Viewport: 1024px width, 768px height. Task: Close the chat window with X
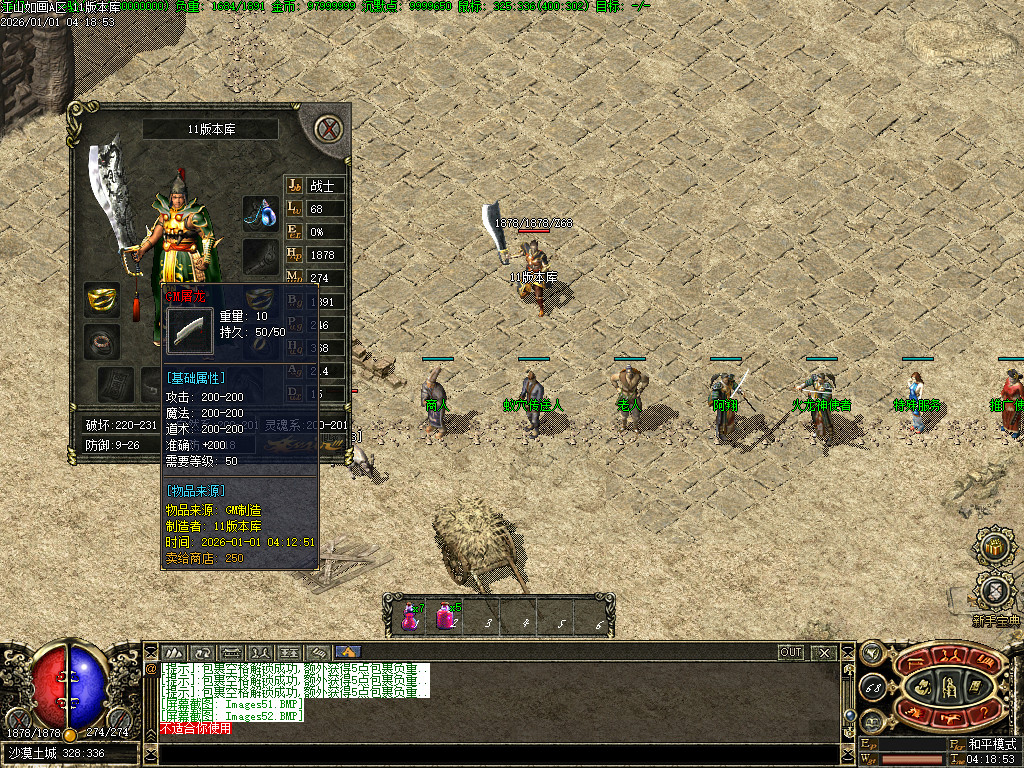[x=824, y=653]
